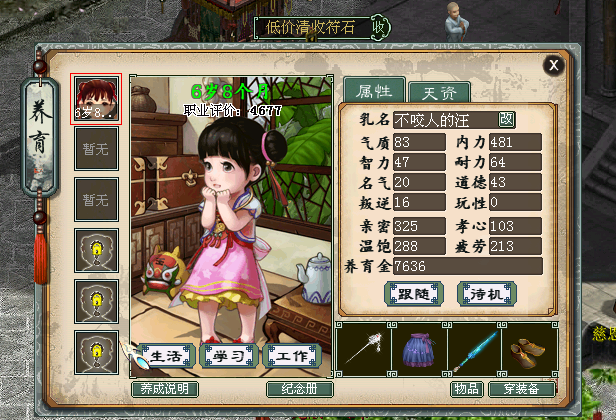Screen dimensions: 616x420
Task: Click the 穿装备 equip button
Action: (522, 389)
